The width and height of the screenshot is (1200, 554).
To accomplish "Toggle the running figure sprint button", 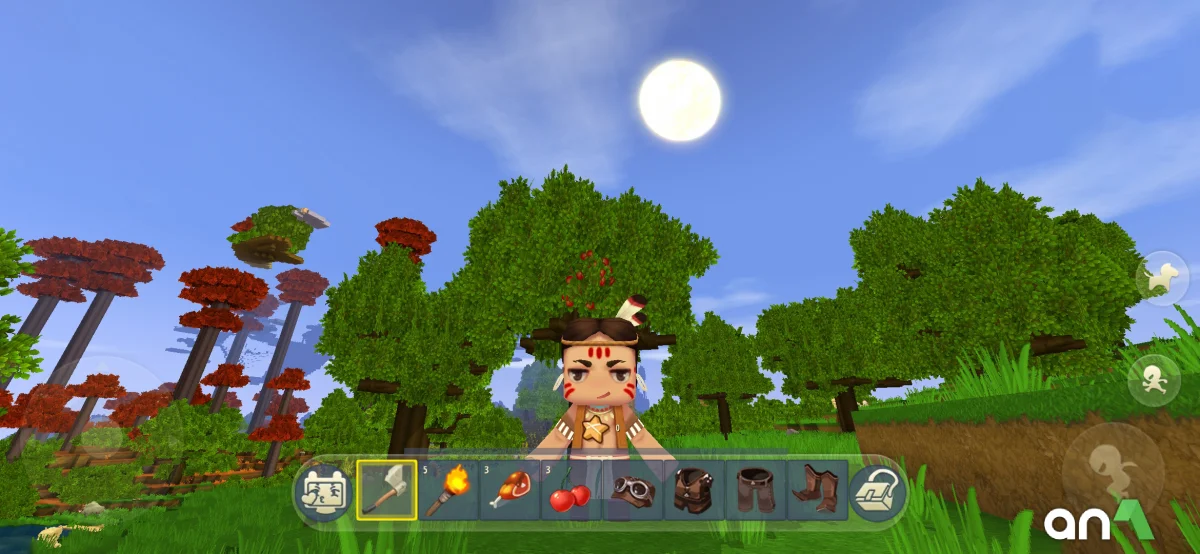I will (x=1153, y=381).
